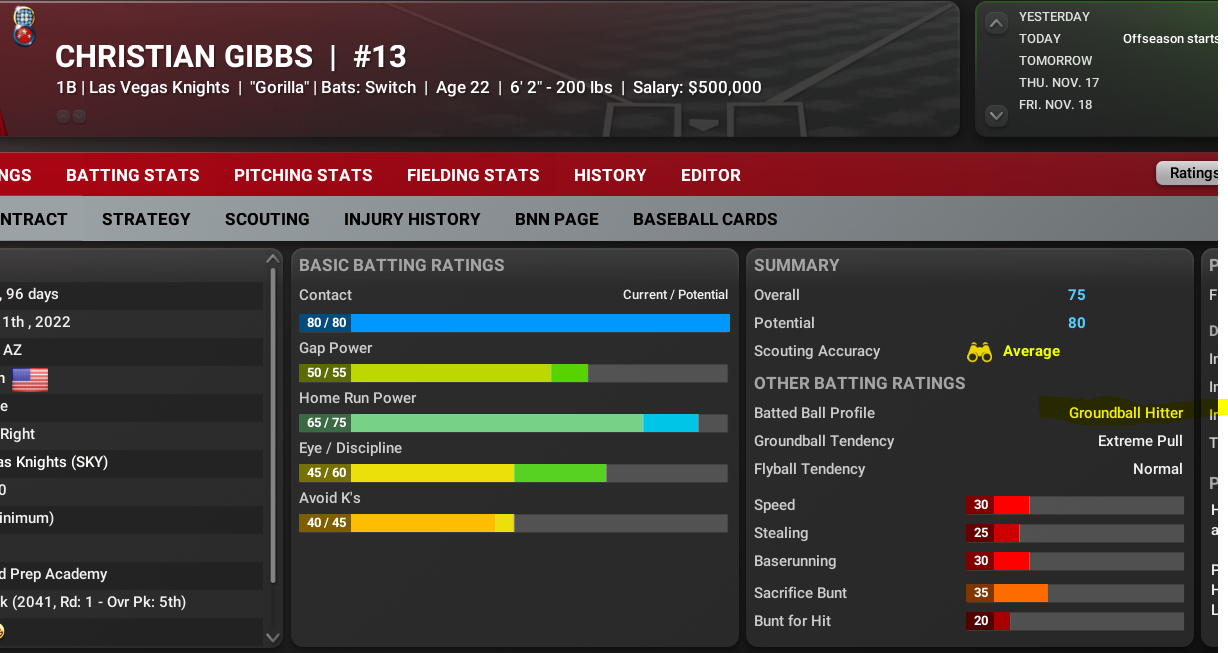View the Scouting sub-tab
Image resolution: width=1228 pixels, height=653 pixels.
pyautogui.click(x=267, y=219)
